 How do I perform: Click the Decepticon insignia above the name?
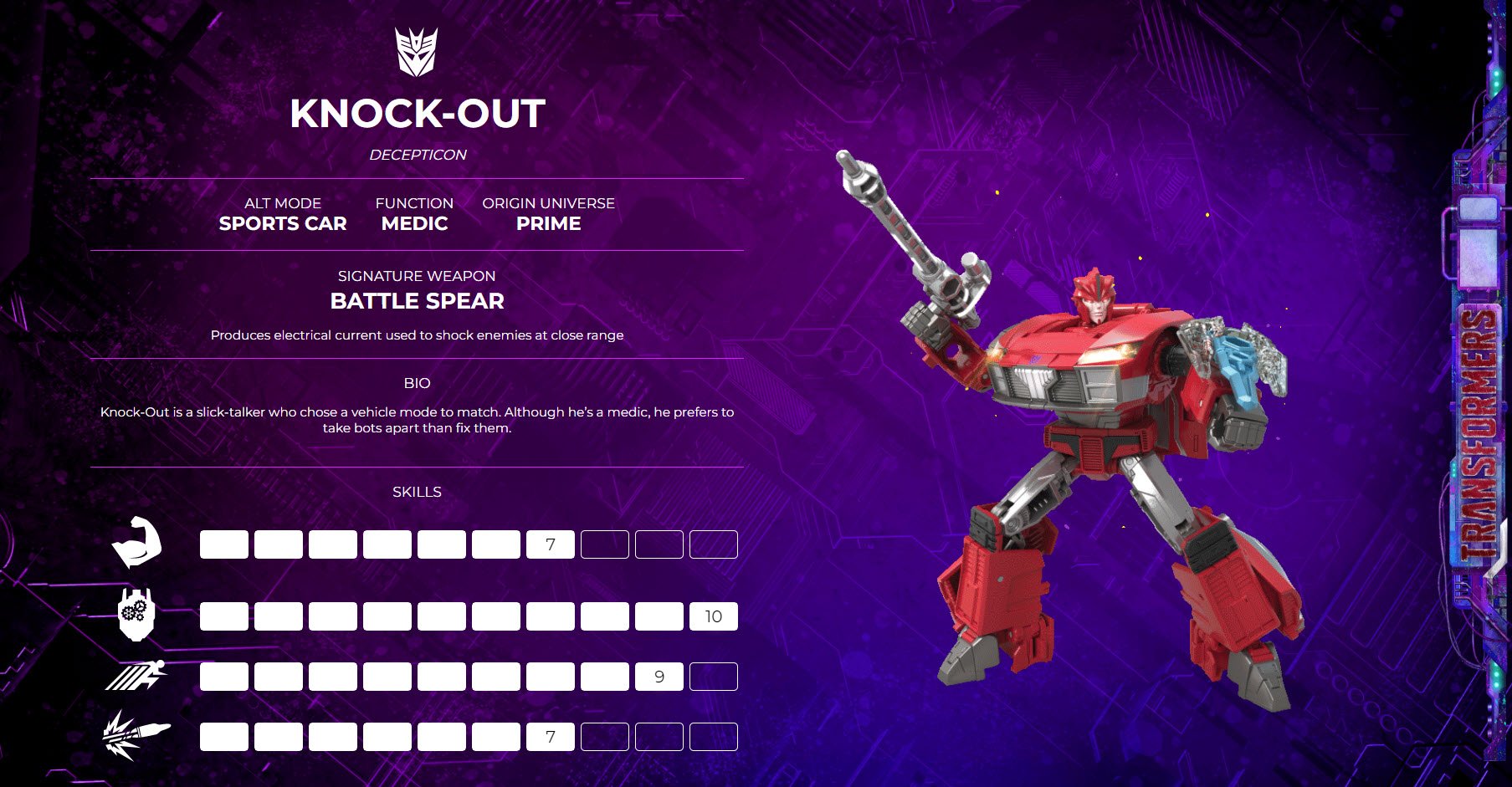(x=416, y=52)
